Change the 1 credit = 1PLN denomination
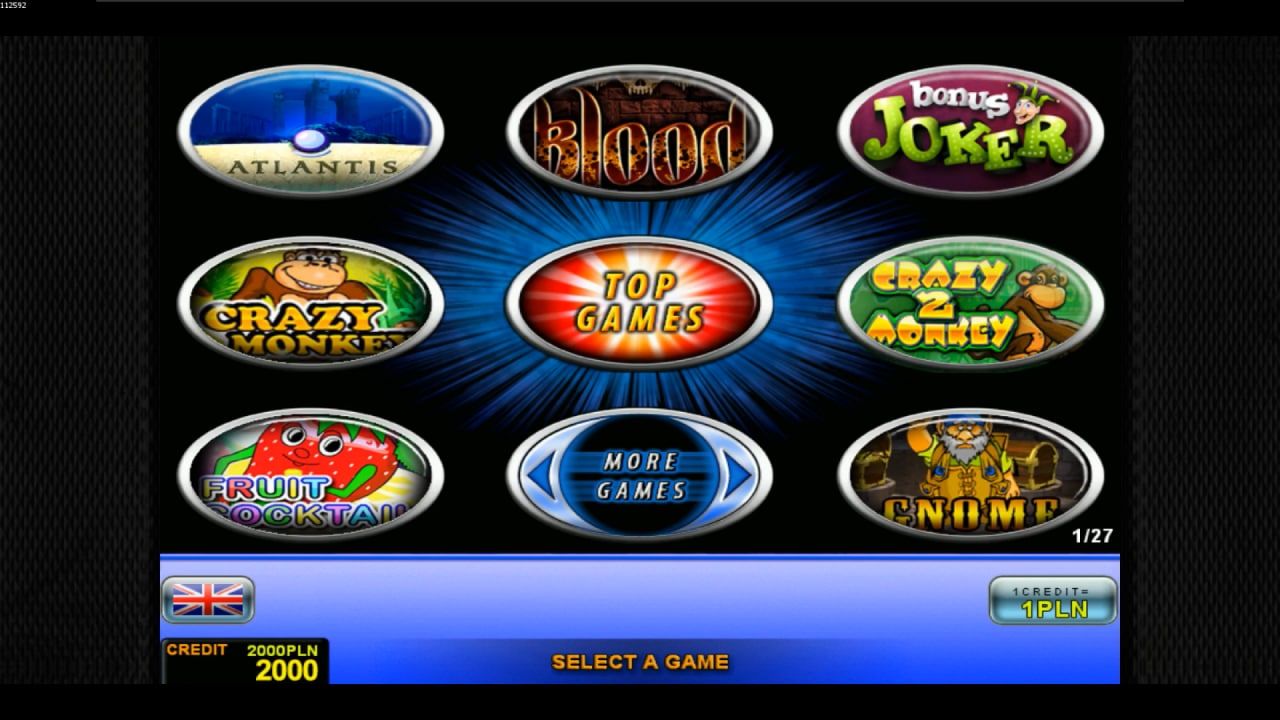The image size is (1280, 720). [x=1053, y=600]
